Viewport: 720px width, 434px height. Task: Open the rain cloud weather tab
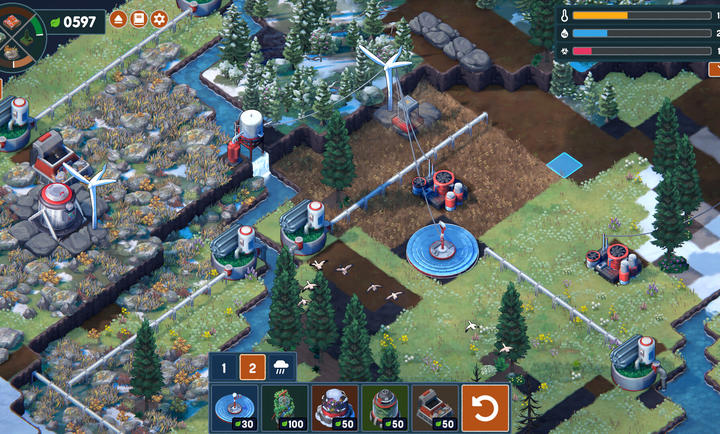click(282, 368)
